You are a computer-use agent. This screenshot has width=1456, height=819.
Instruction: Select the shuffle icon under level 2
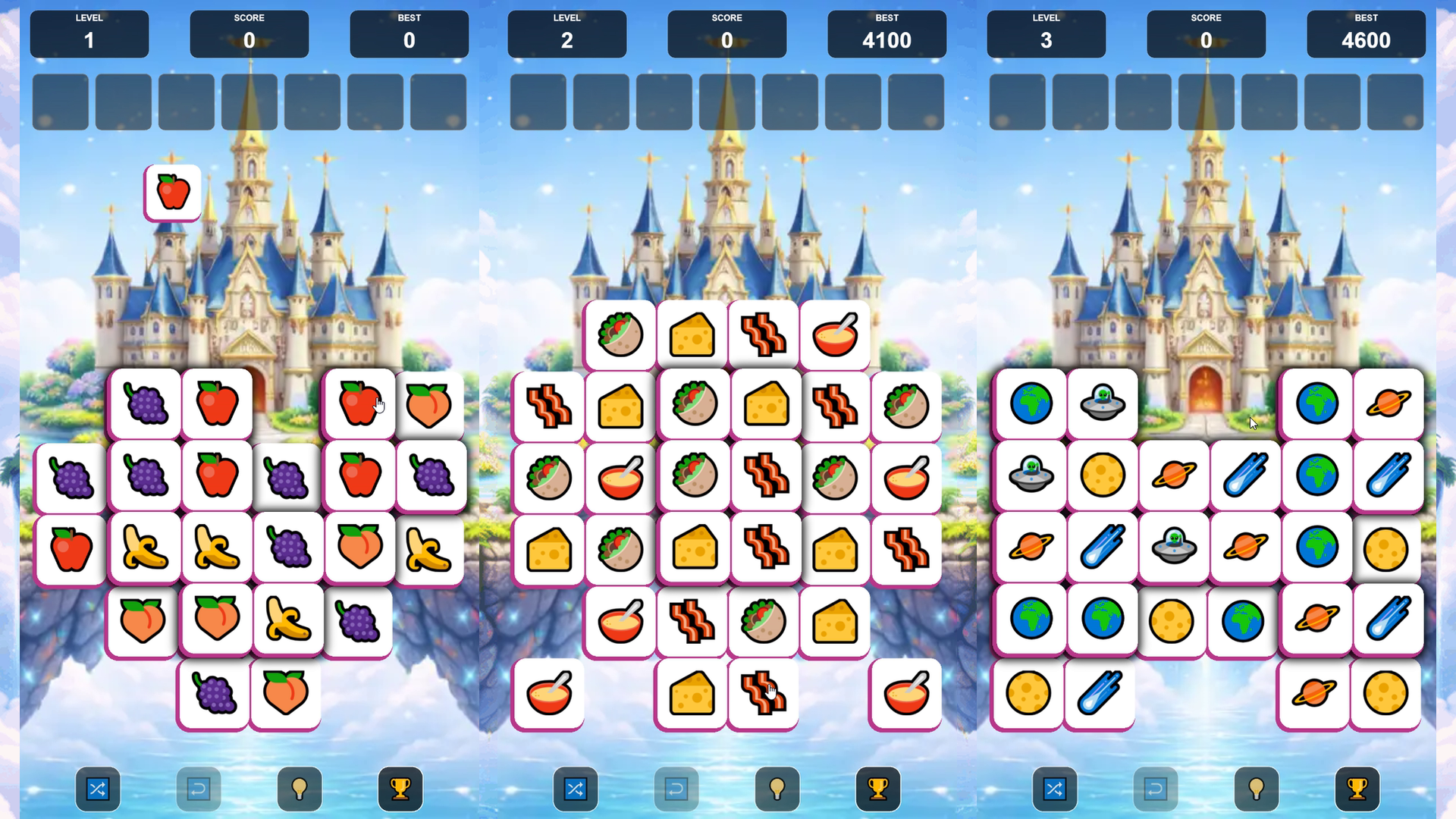pyautogui.click(x=576, y=789)
